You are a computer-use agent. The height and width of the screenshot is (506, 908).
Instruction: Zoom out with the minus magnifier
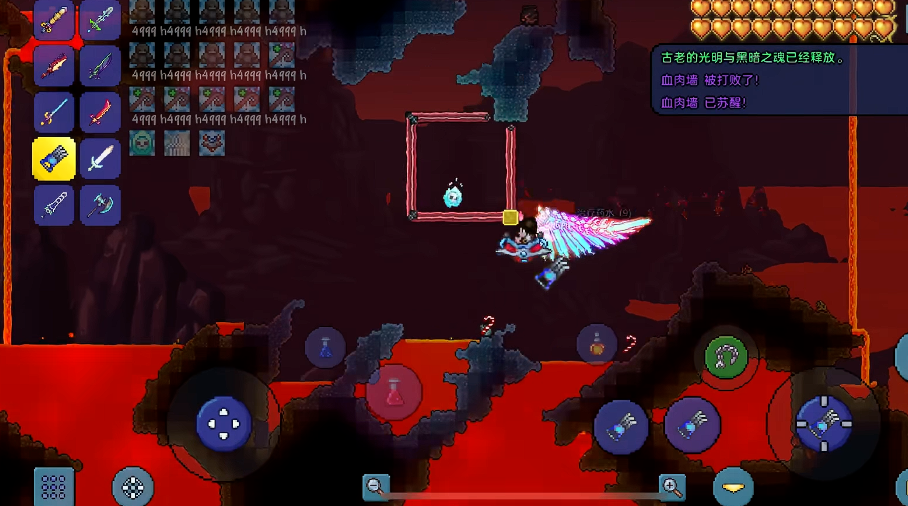coord(376,487)
